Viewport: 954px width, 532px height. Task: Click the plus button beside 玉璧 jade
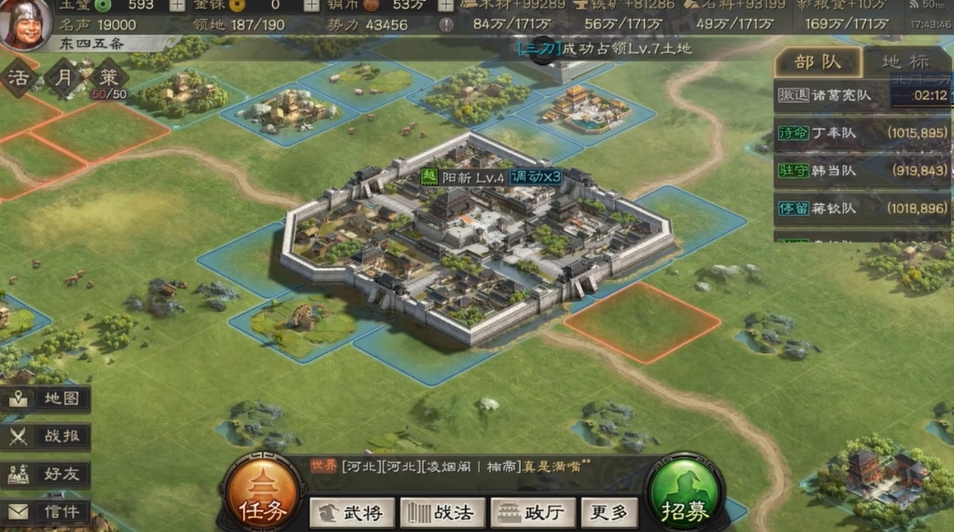point(177,5)
